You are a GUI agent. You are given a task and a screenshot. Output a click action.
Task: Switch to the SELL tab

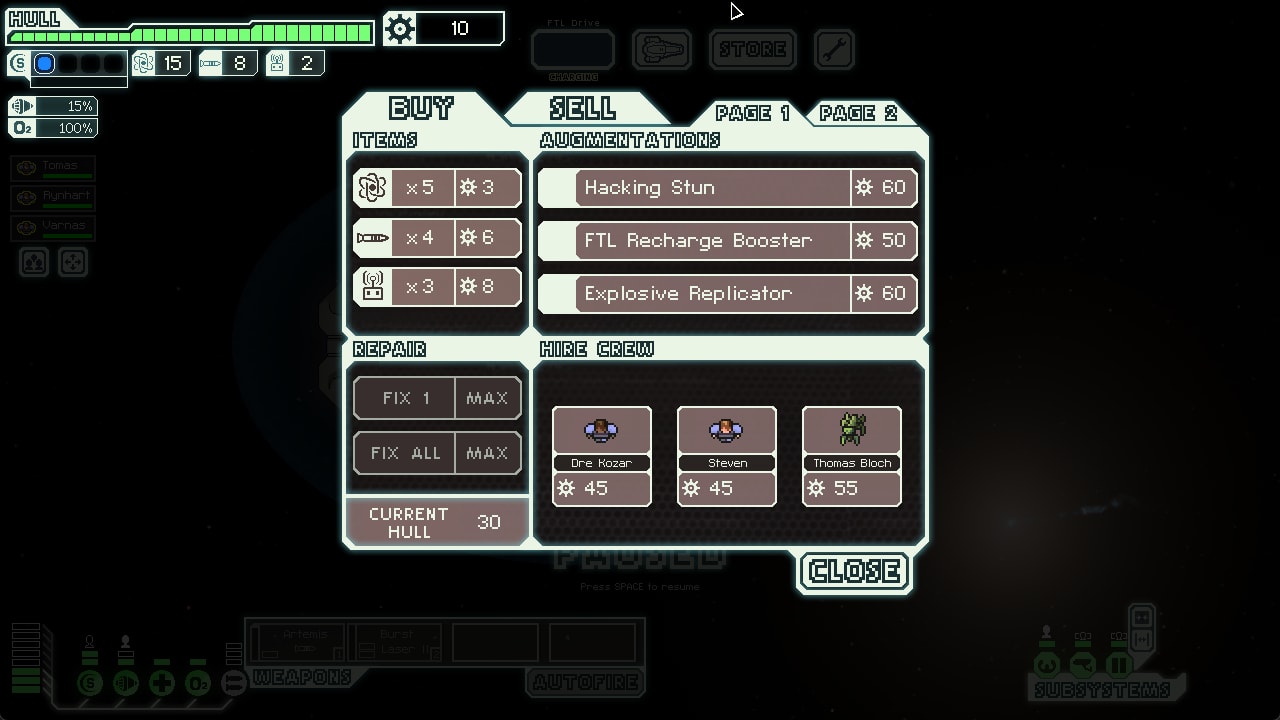click(x=585, y=109)
